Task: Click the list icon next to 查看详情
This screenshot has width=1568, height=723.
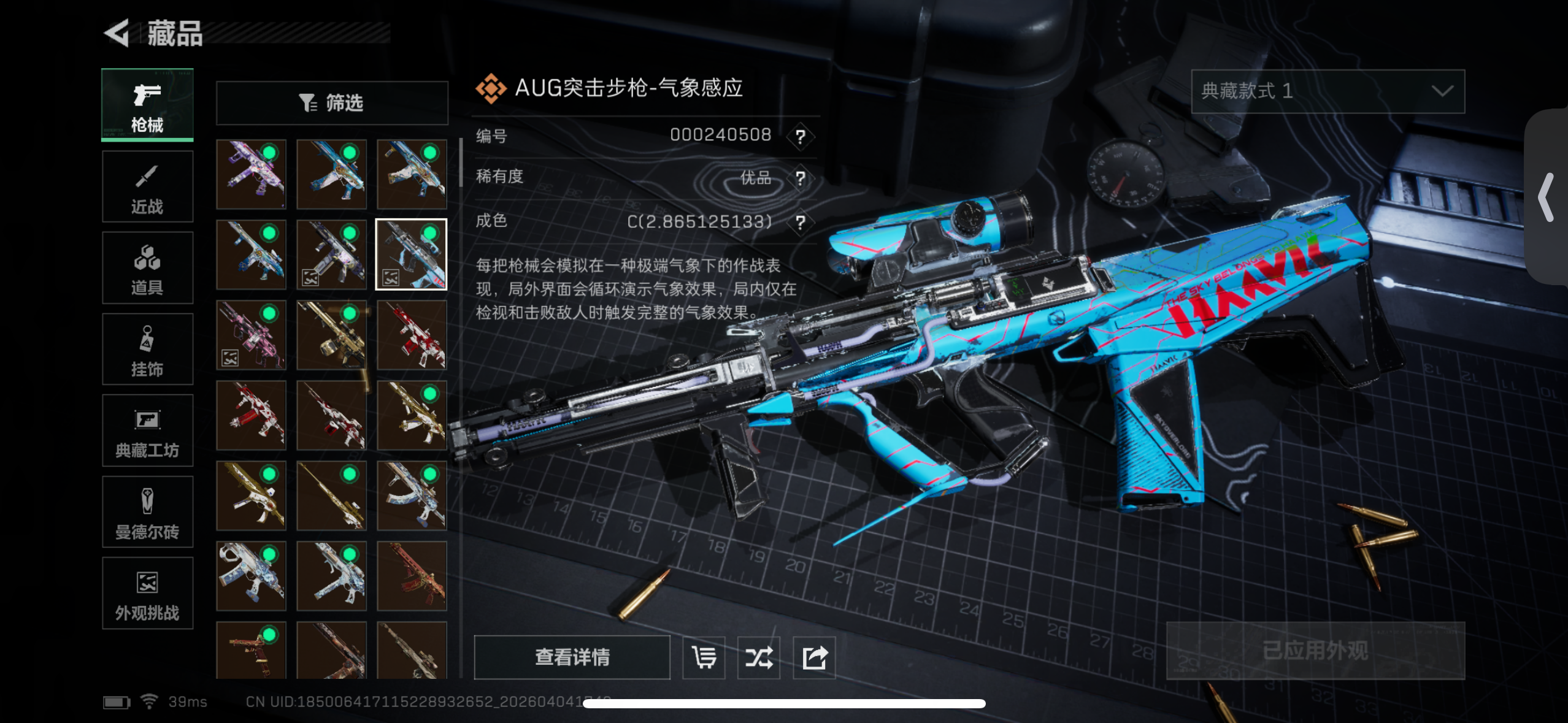Action: (704, 657)
